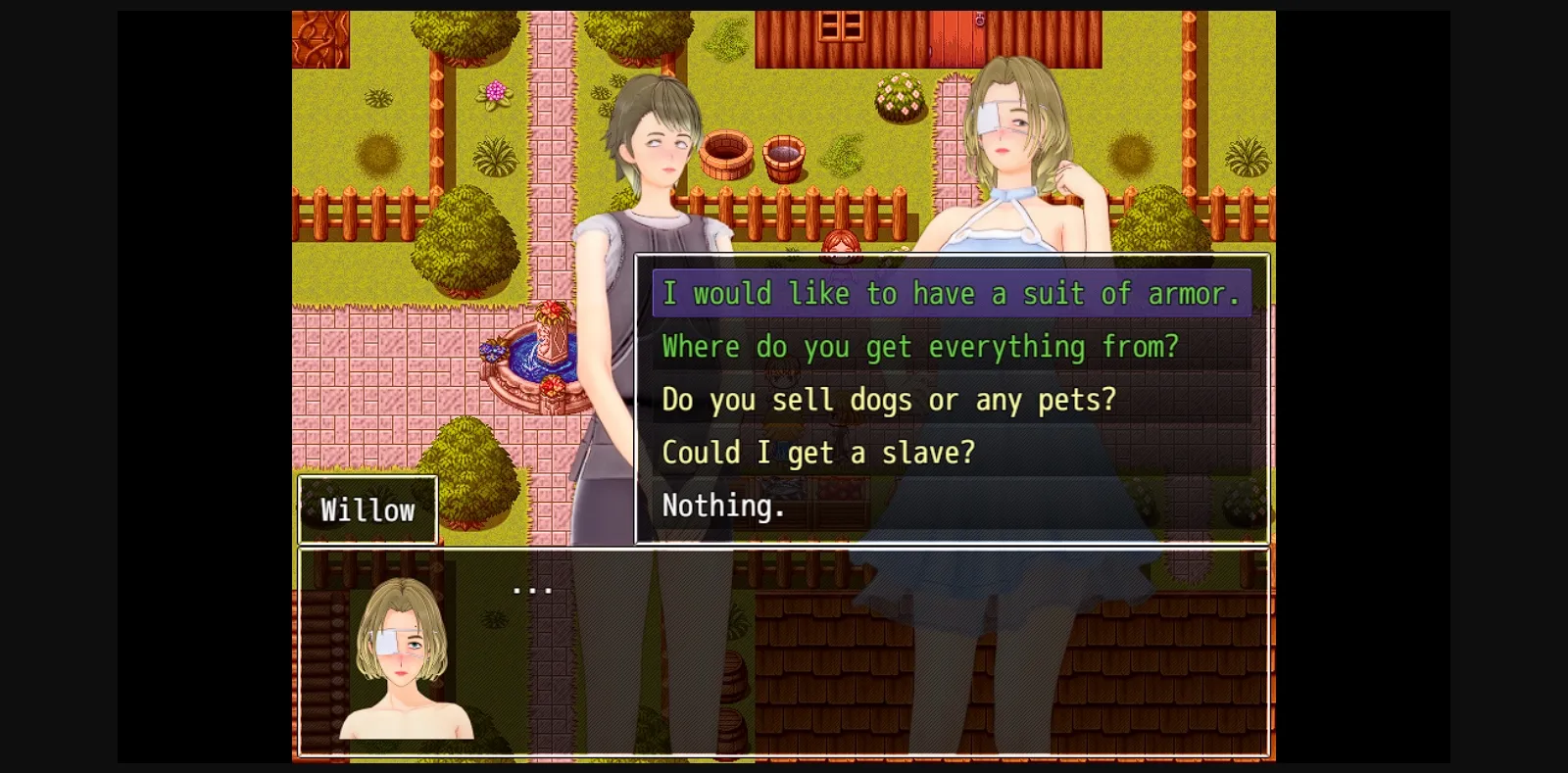Select "Where do you get everything from?"
Image resolution: width=1568 pixels, height=773 pixels.
click(x=919, y=346)
